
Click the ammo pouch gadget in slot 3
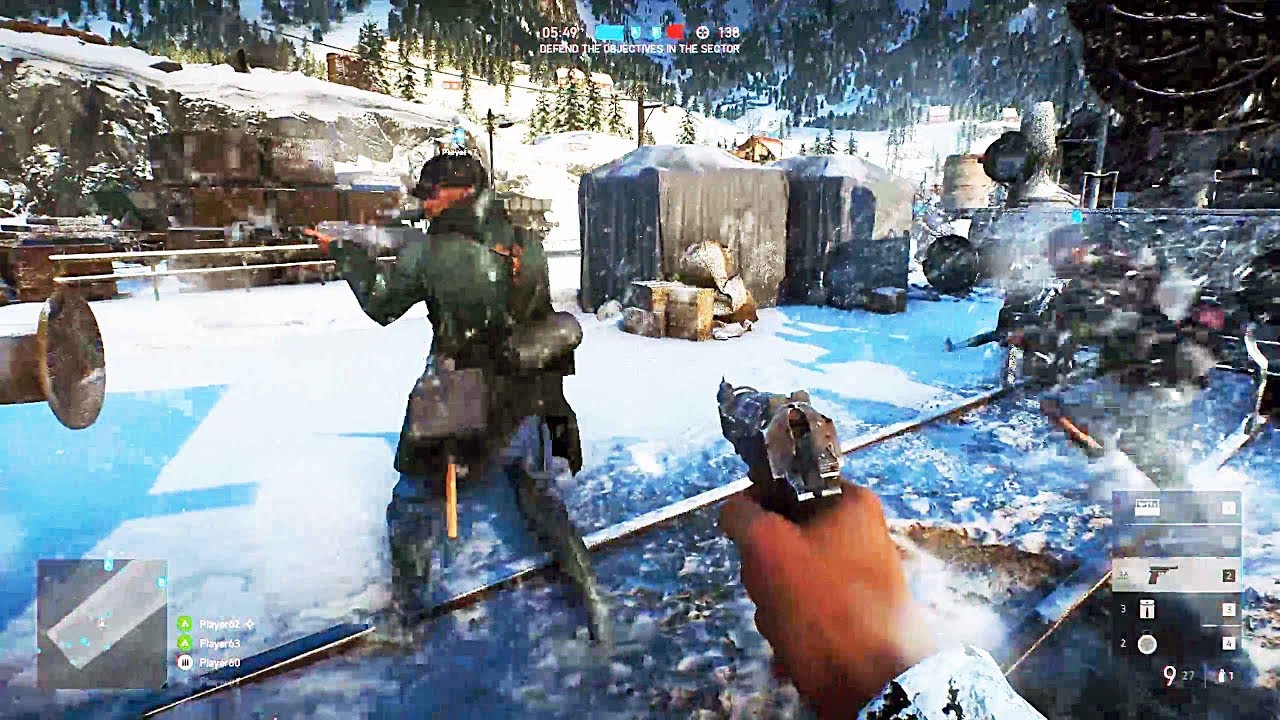coord(1147,610)
